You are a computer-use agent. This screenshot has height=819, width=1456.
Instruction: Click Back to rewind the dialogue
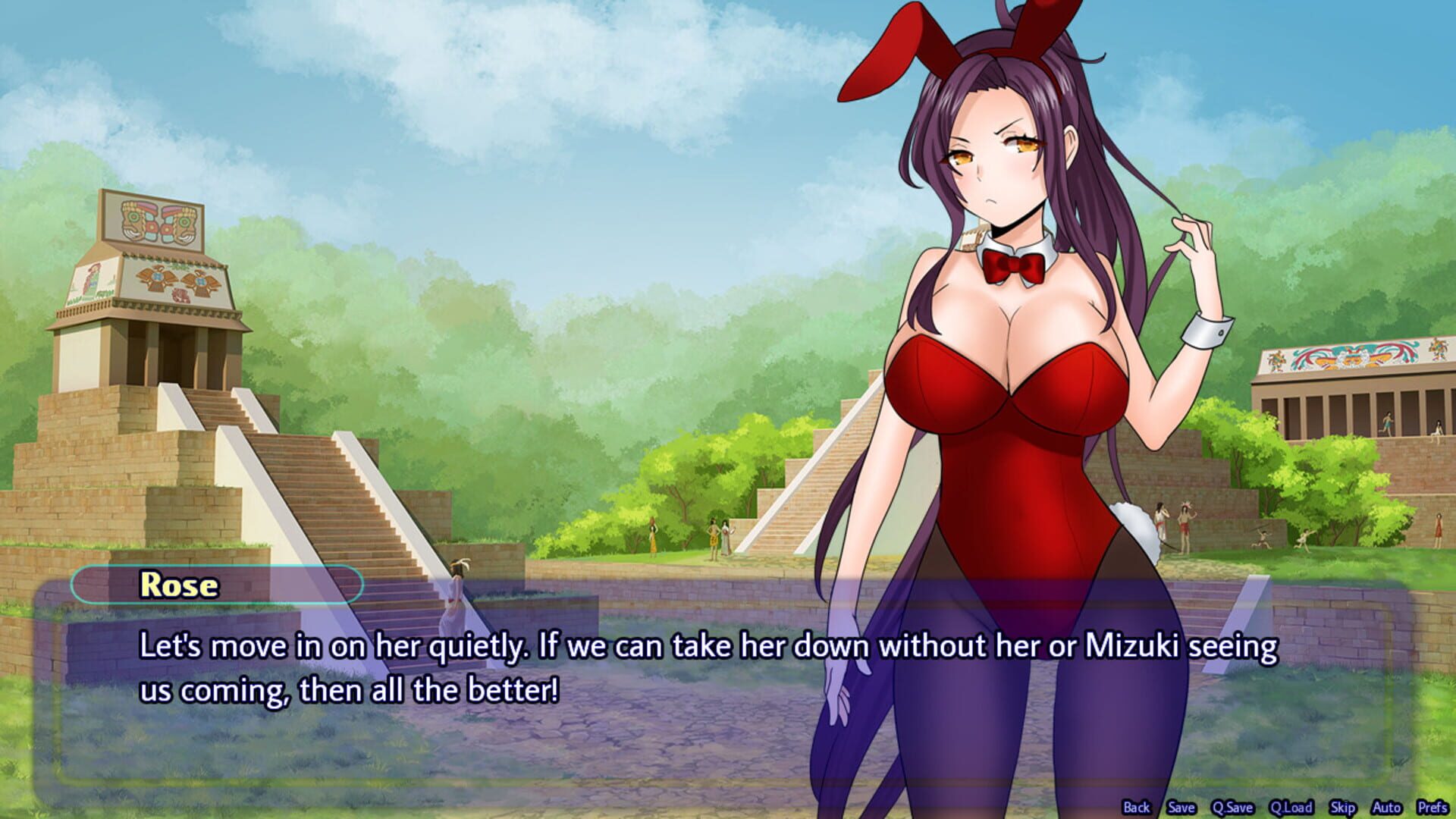pos(1137,808)
